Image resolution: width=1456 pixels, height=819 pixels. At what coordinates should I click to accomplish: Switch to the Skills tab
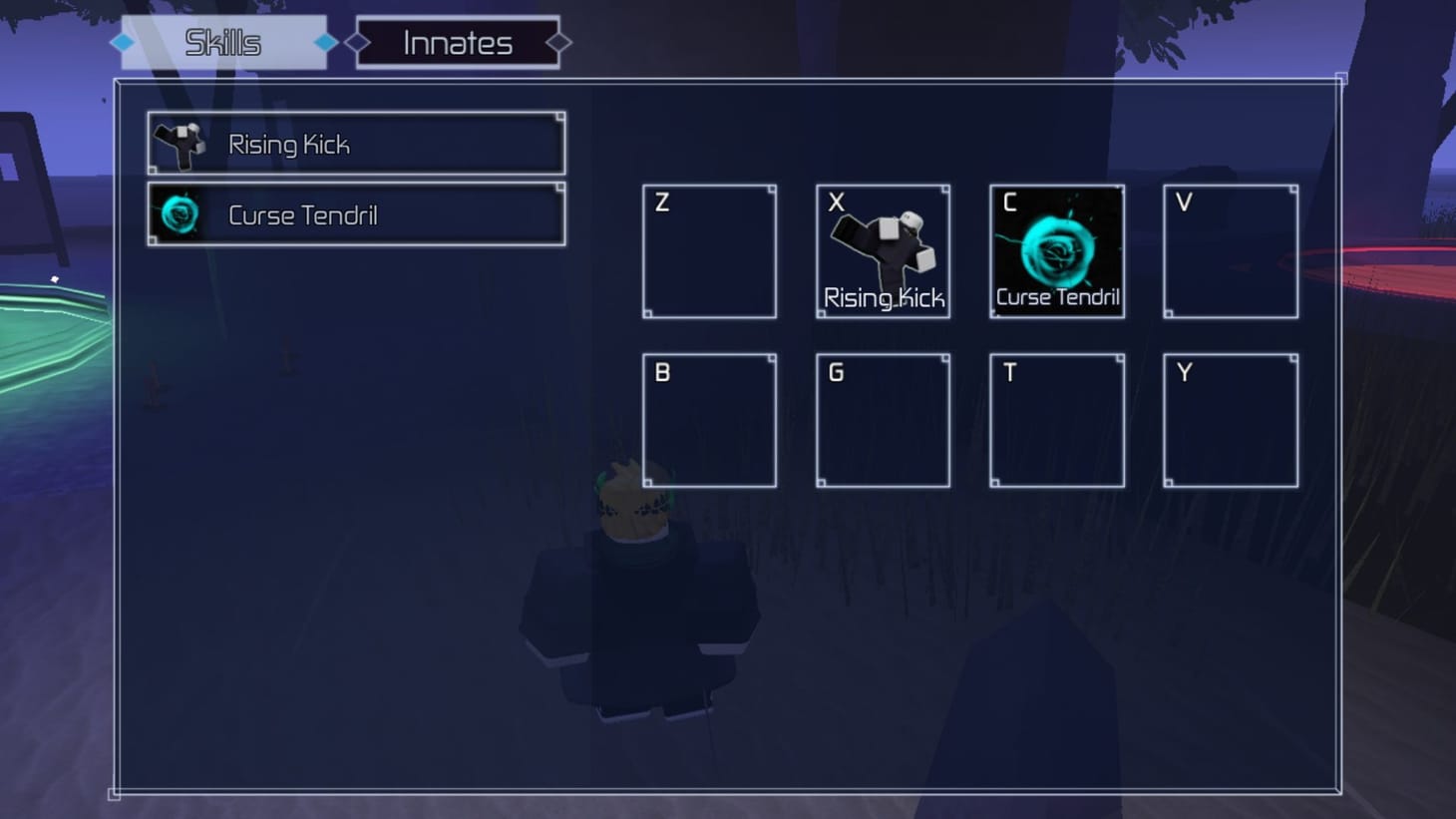pos(220,42)
